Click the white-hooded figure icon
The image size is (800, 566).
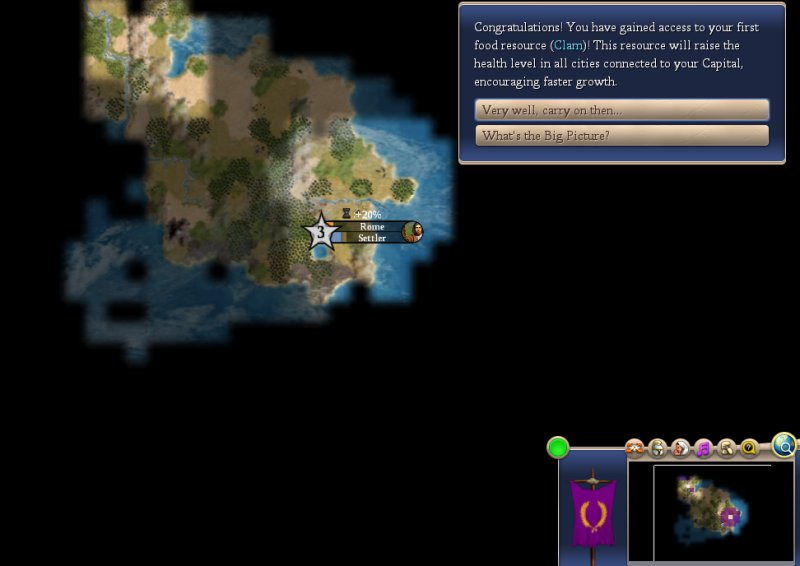click(680, 449)
